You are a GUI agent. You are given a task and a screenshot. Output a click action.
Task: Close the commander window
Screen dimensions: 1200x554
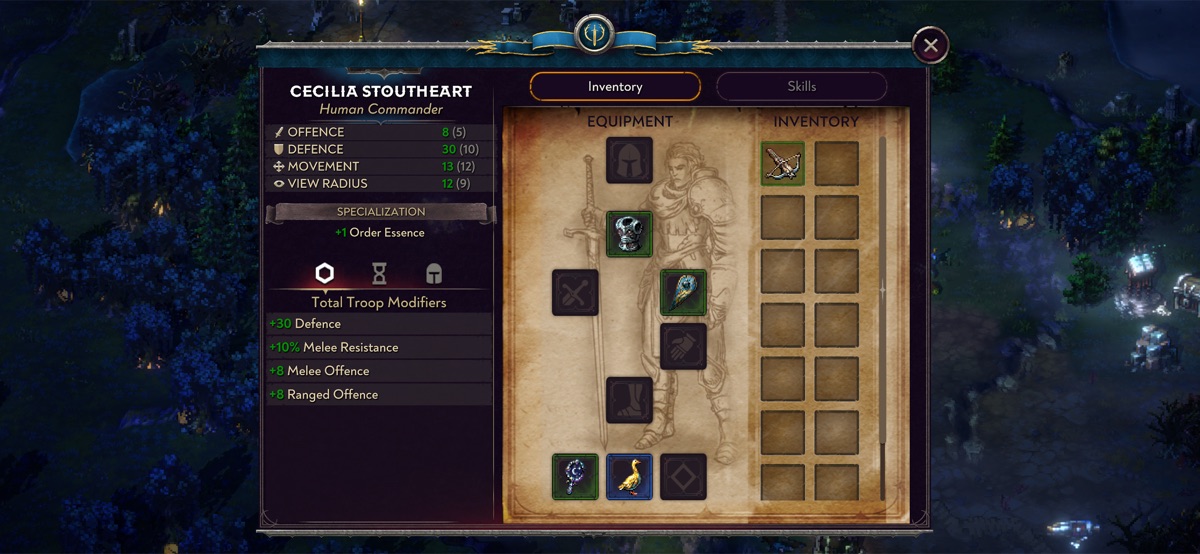[x=930, y=45]
